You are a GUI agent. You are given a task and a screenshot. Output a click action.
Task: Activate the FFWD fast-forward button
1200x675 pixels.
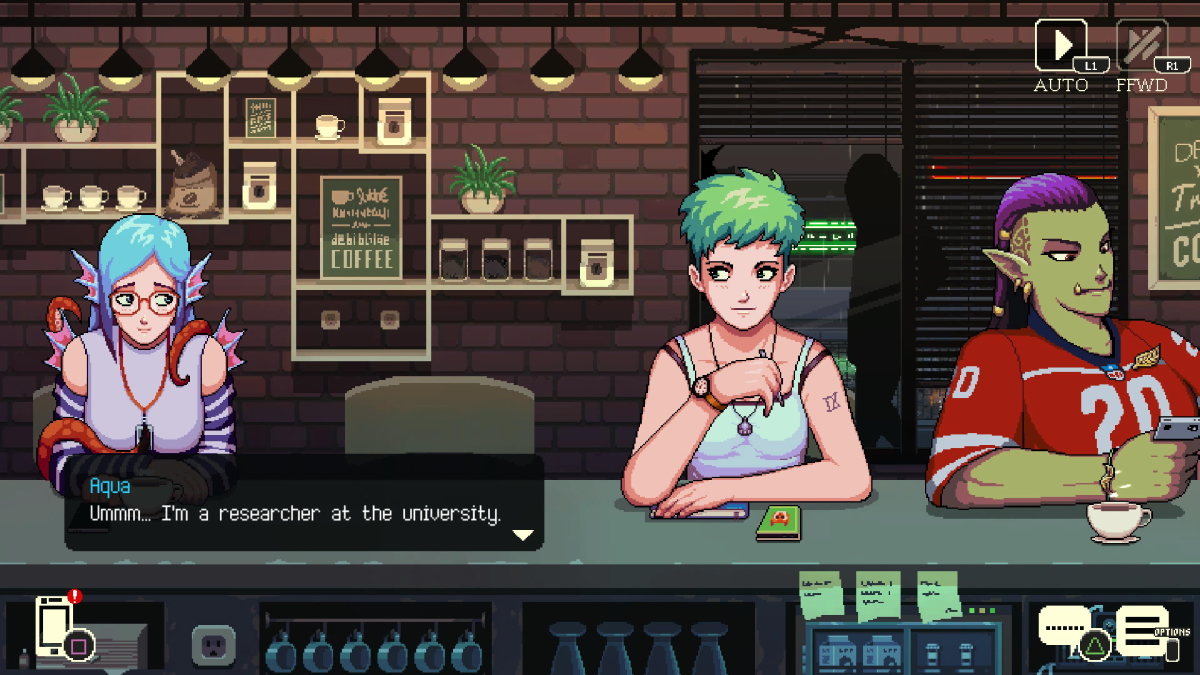[x=1141, y=47]
